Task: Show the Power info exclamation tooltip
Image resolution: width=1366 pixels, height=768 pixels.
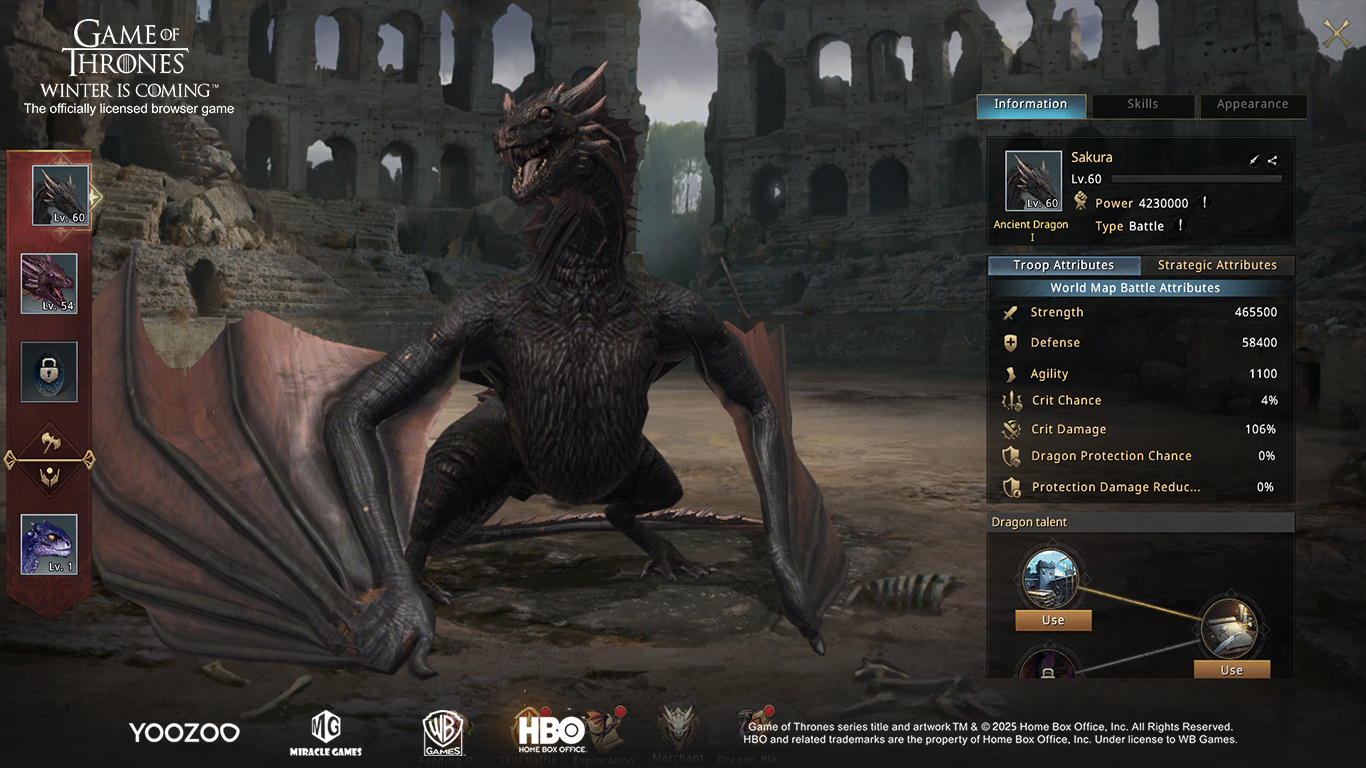Action: [x=1205, y=203]
